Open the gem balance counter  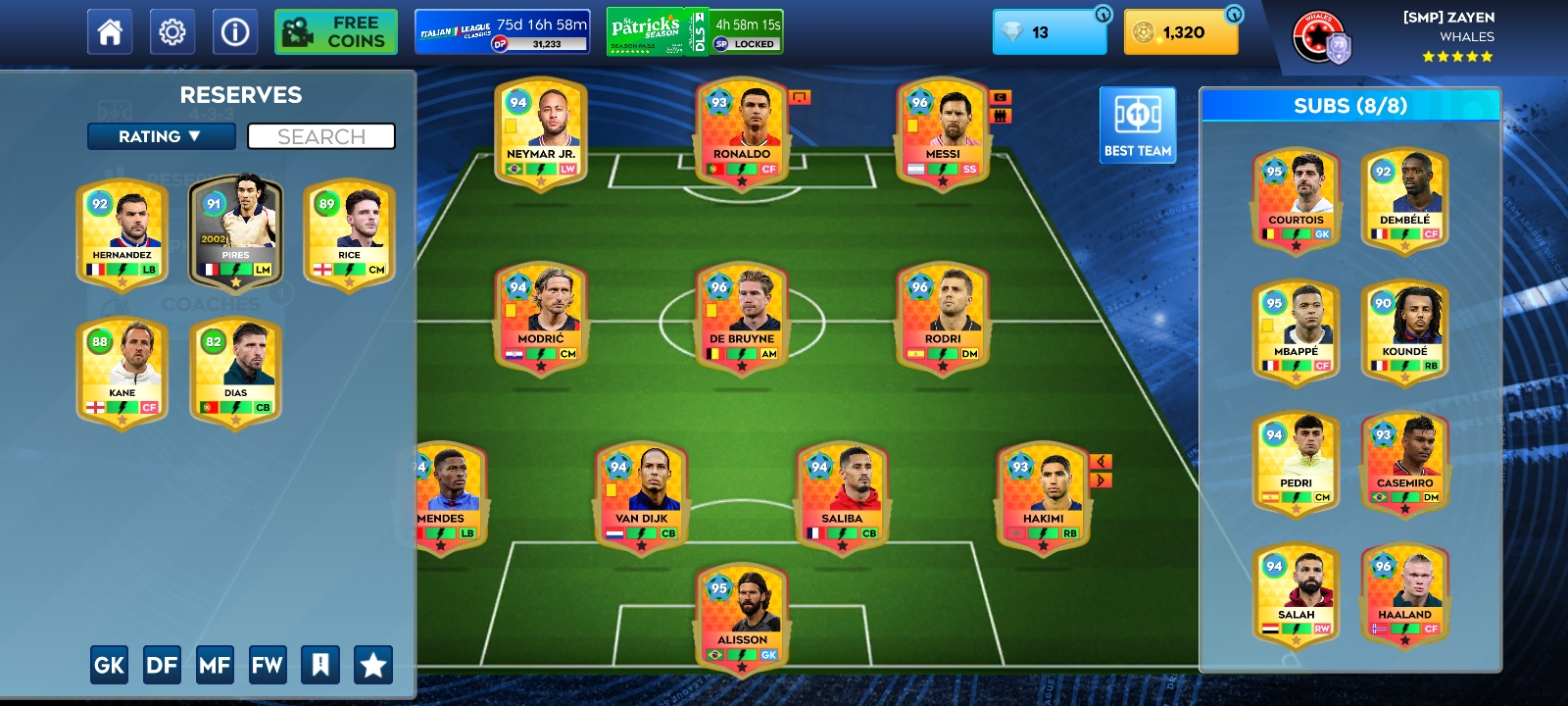pyautogui.click(x=1048, y=32)
